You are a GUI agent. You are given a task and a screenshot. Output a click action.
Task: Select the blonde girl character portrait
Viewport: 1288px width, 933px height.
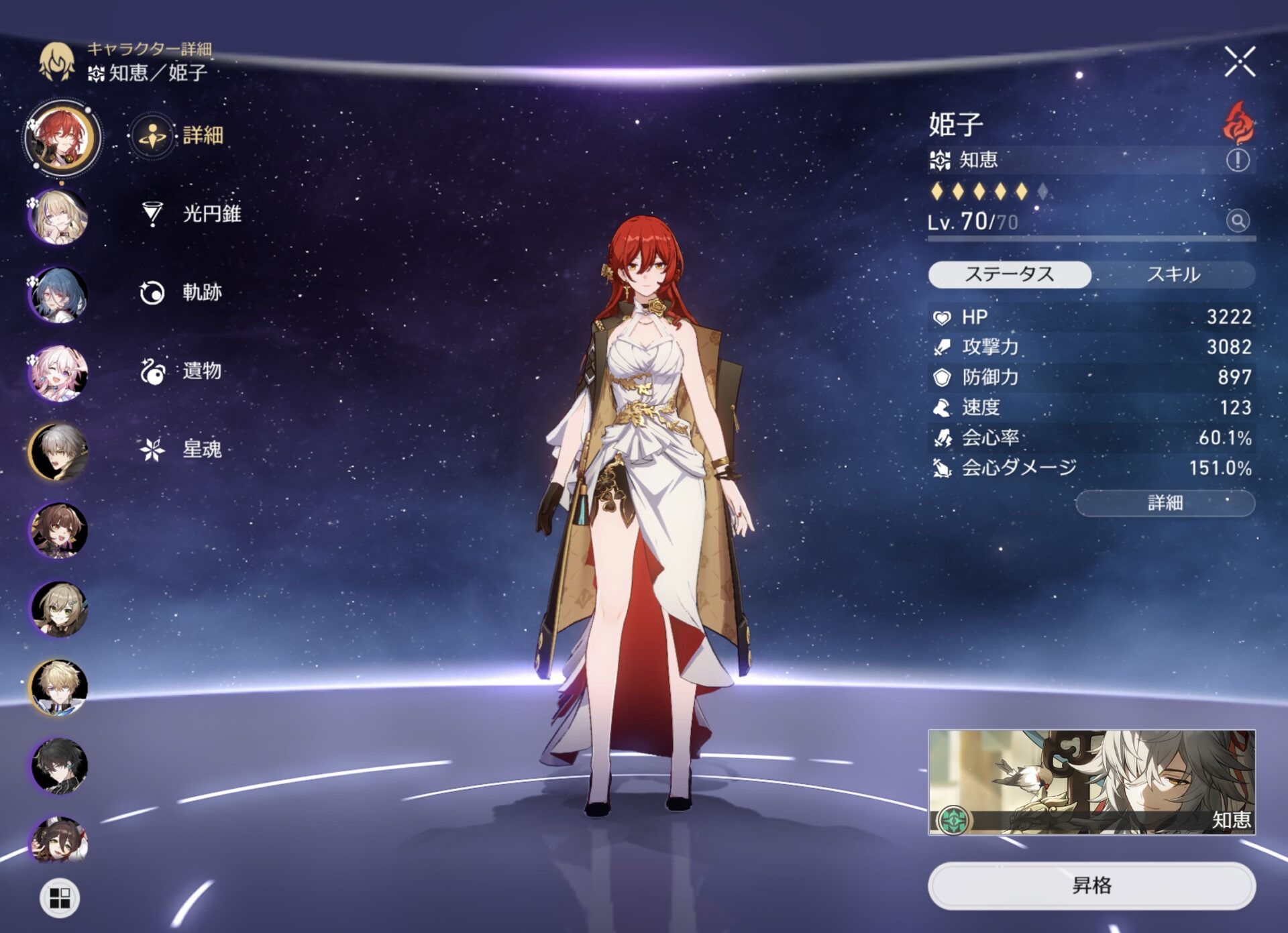coord(59,217)
